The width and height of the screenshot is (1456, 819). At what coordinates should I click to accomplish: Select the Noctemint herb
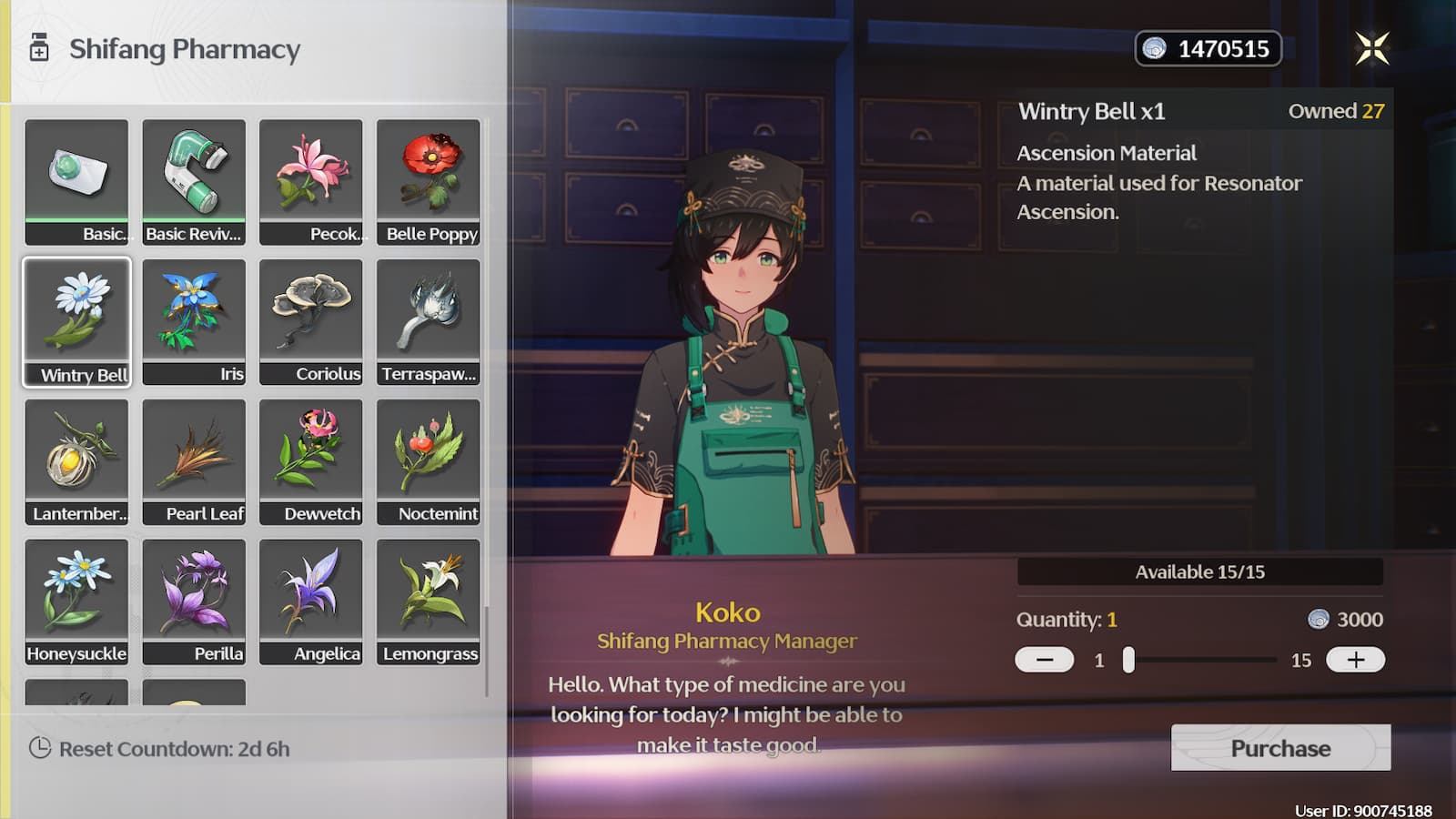pos(429,461)
